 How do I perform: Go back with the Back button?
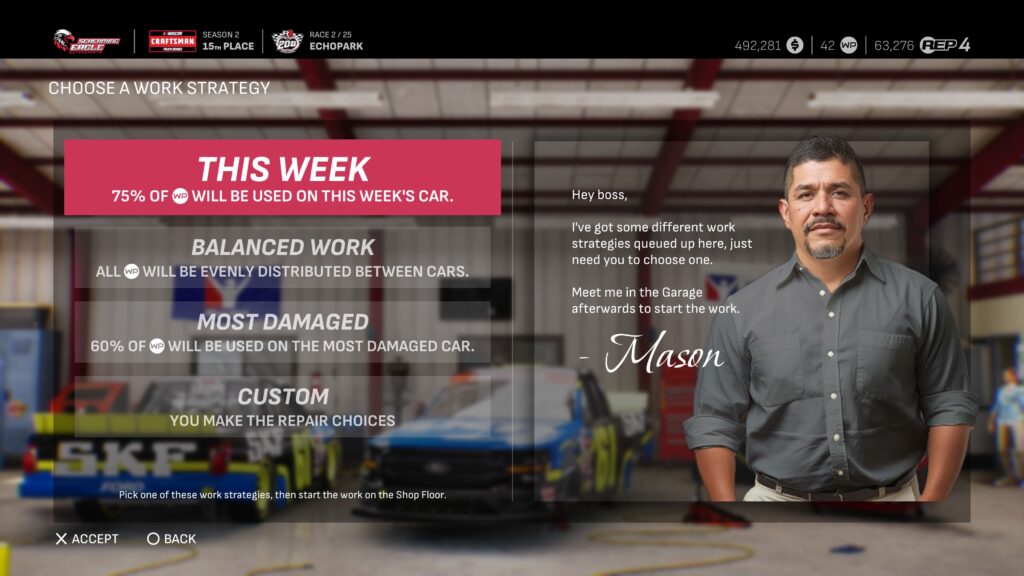[x=172, y=539]
